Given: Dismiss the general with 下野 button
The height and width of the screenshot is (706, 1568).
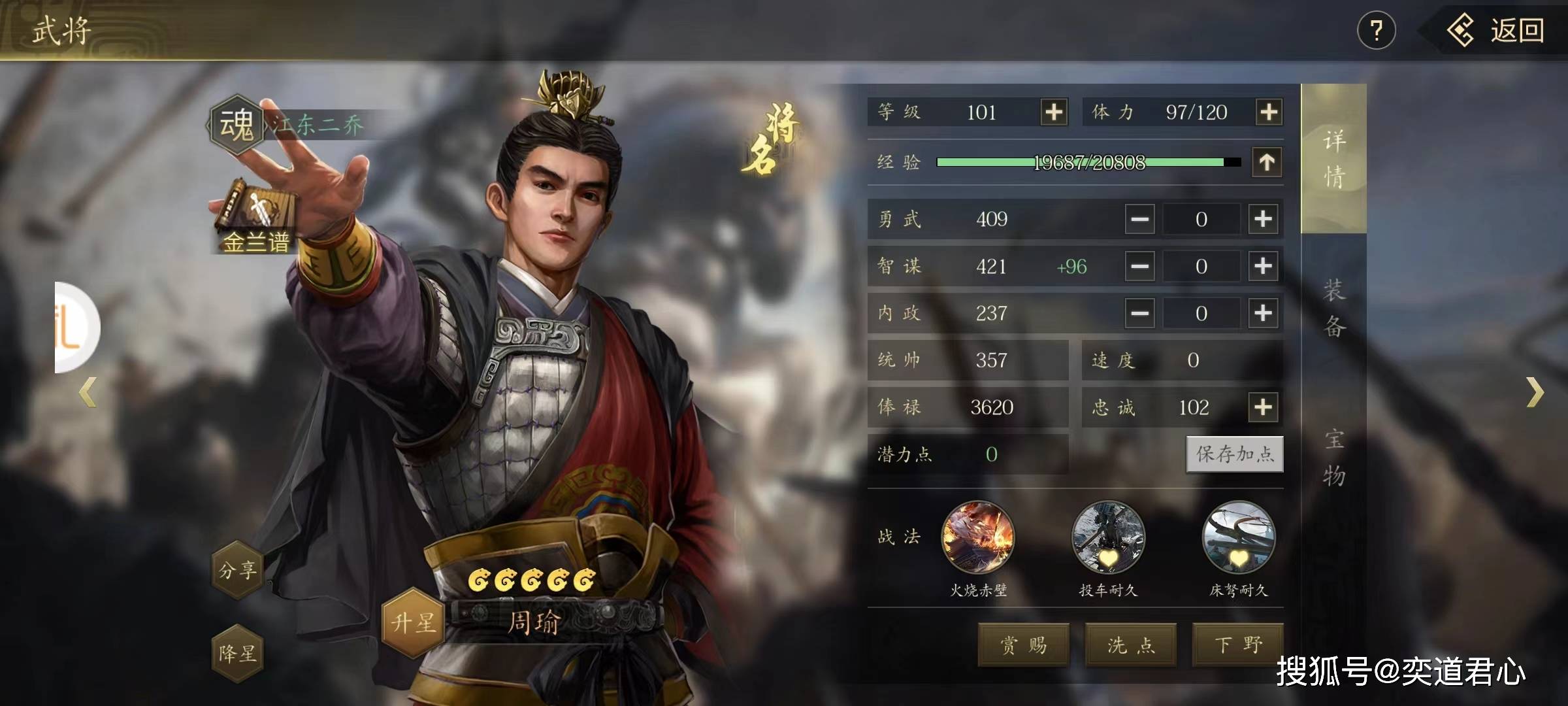Looking at the screenshot, I should click(x=1238, y=645).
